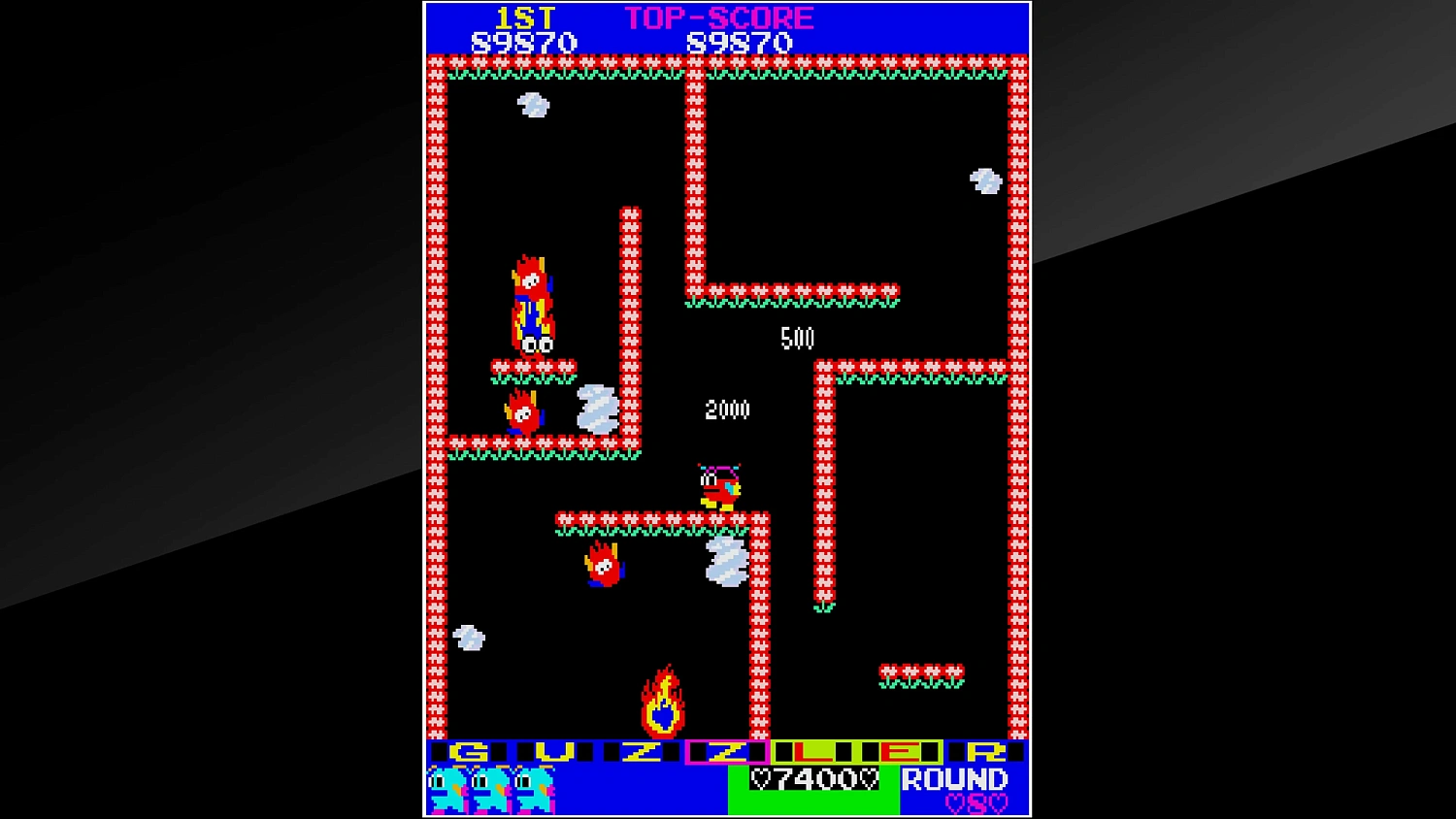
Task: Click the letter G in the GUZZLER banner
Action: [x=469, y=750]
